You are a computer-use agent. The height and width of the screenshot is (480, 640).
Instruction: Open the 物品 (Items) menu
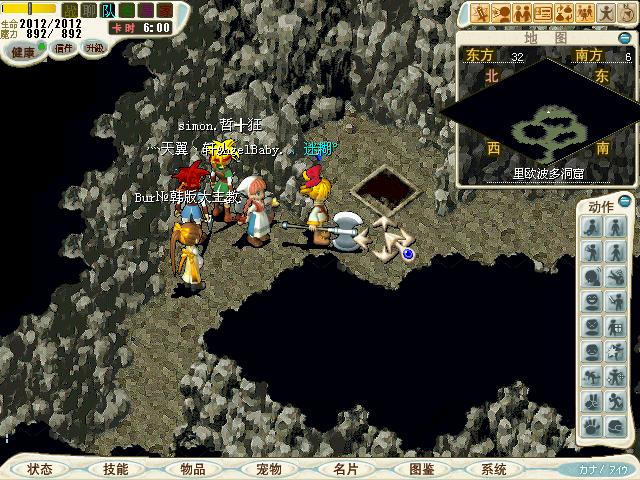192,468
